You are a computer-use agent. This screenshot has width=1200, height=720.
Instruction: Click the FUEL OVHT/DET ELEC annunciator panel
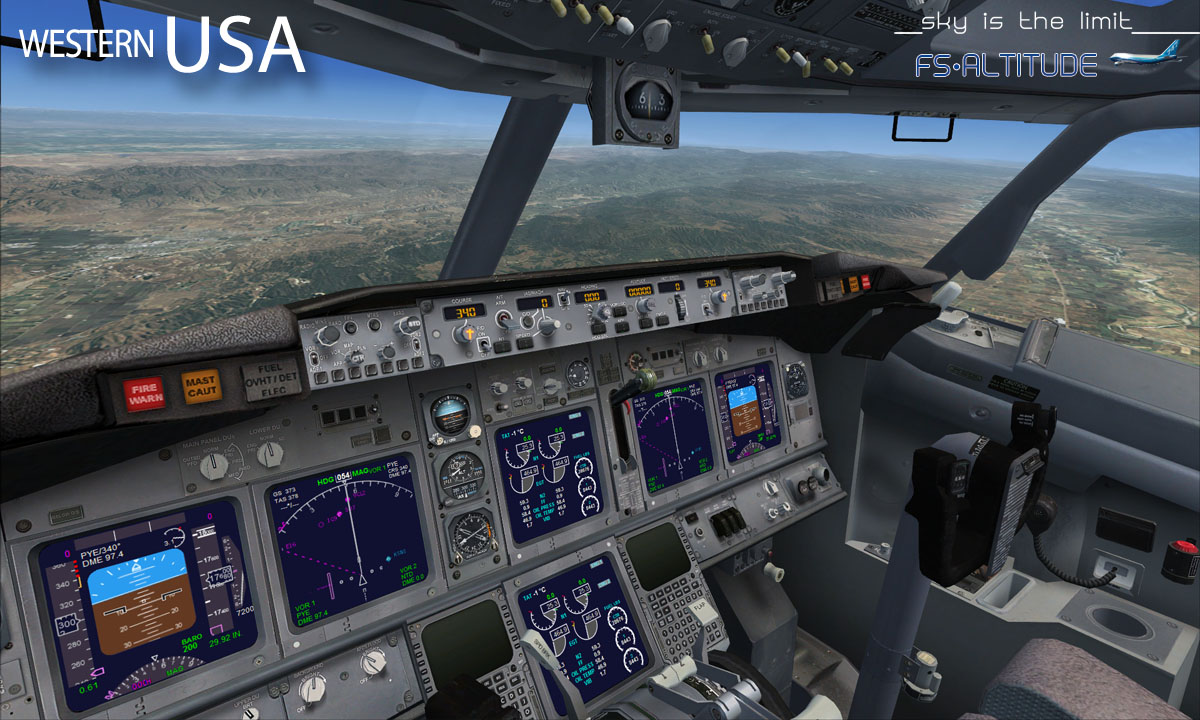[270, 380]
